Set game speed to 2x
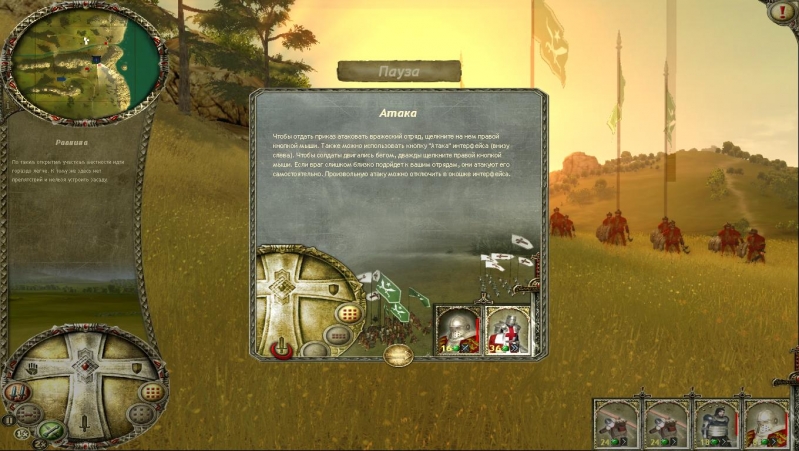 [x=42, y=443]
